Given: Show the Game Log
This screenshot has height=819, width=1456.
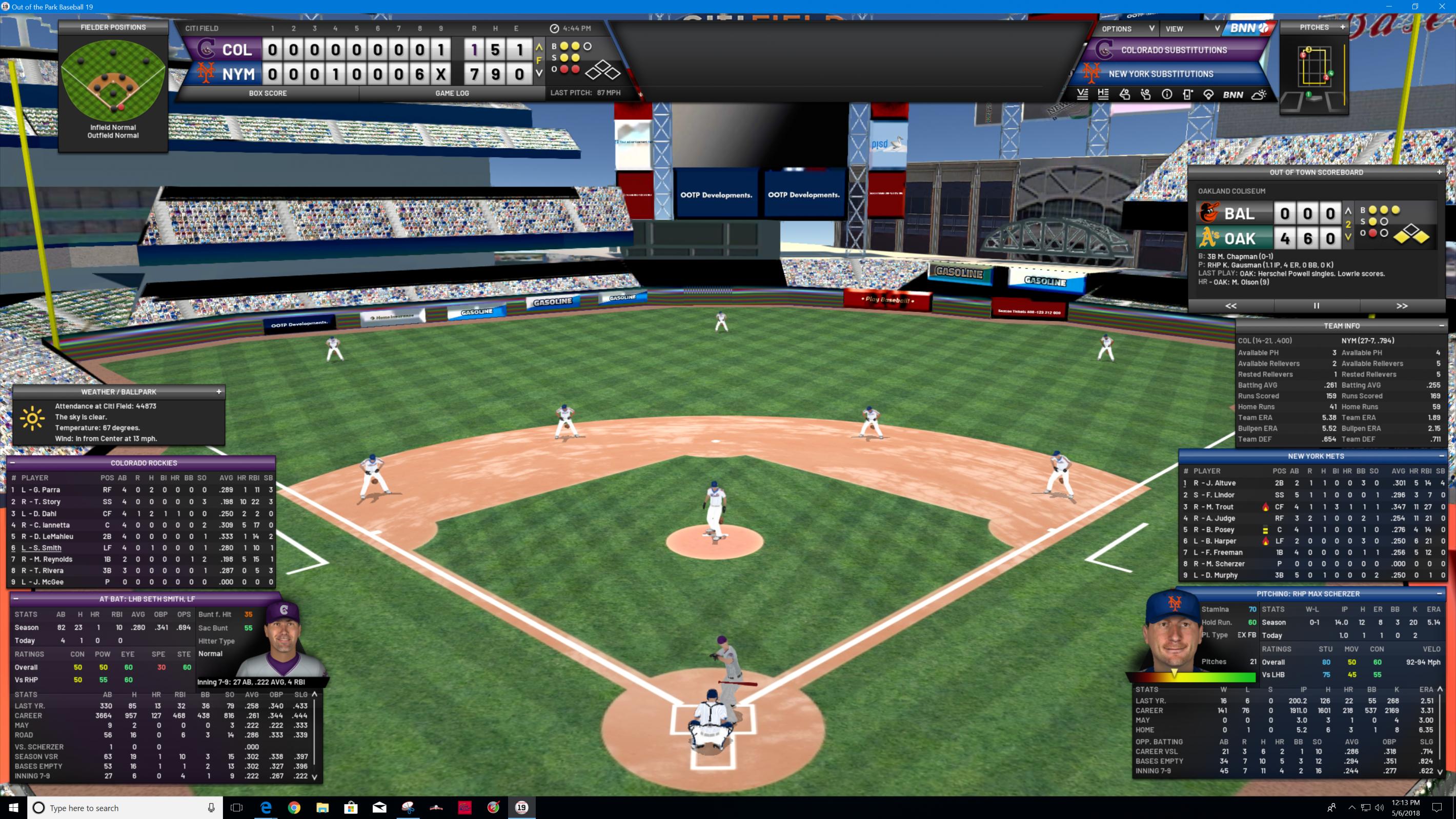Looking at the screenshot, I should pos(452,93).
